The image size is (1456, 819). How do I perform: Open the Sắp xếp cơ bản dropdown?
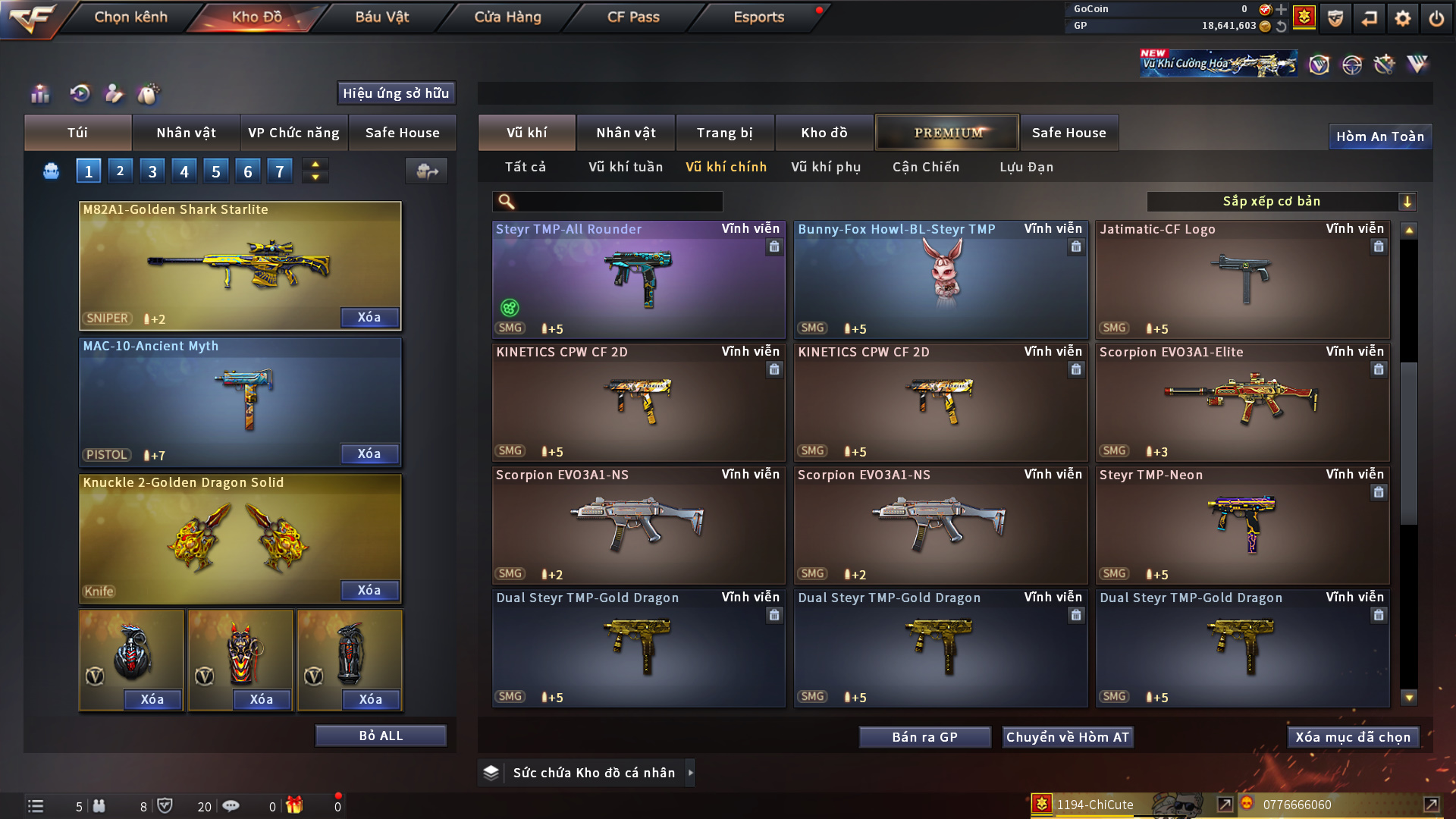click(1281, 201)
